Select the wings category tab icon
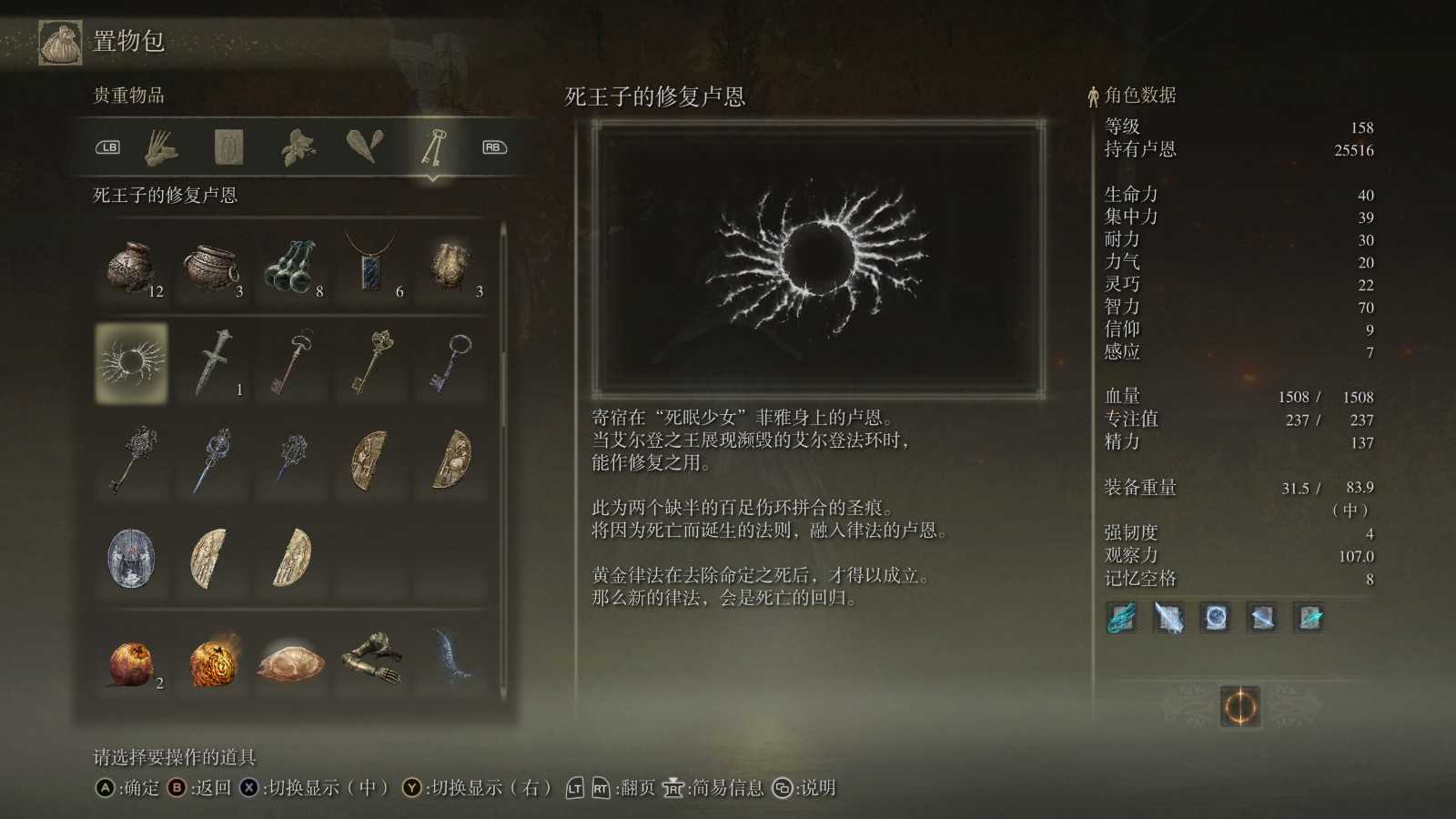 click(x=364, y=146)
